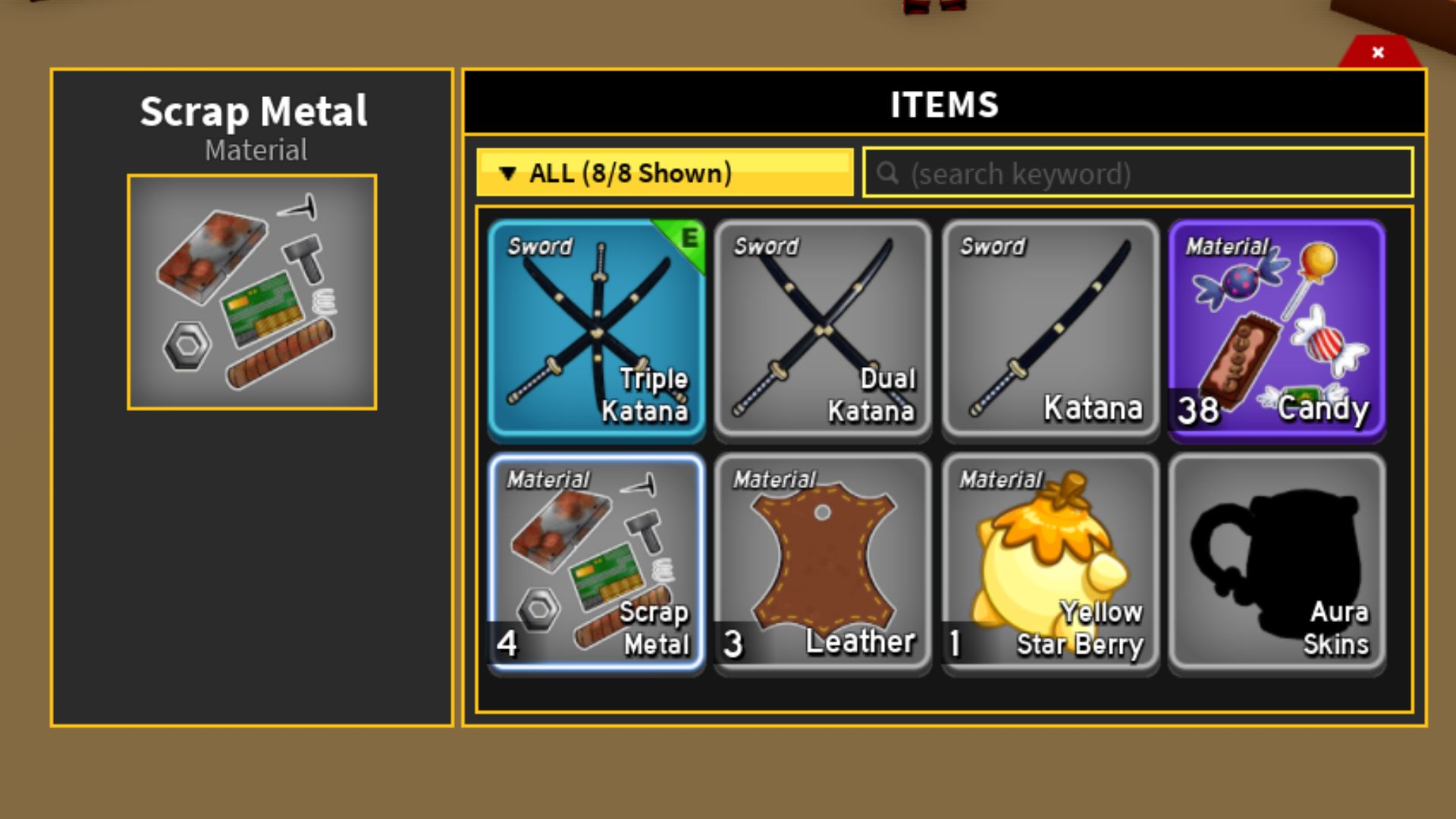Close the inventory with the X button
The width and height of the screenshot is (1456, 819).
click(1377, 52)
